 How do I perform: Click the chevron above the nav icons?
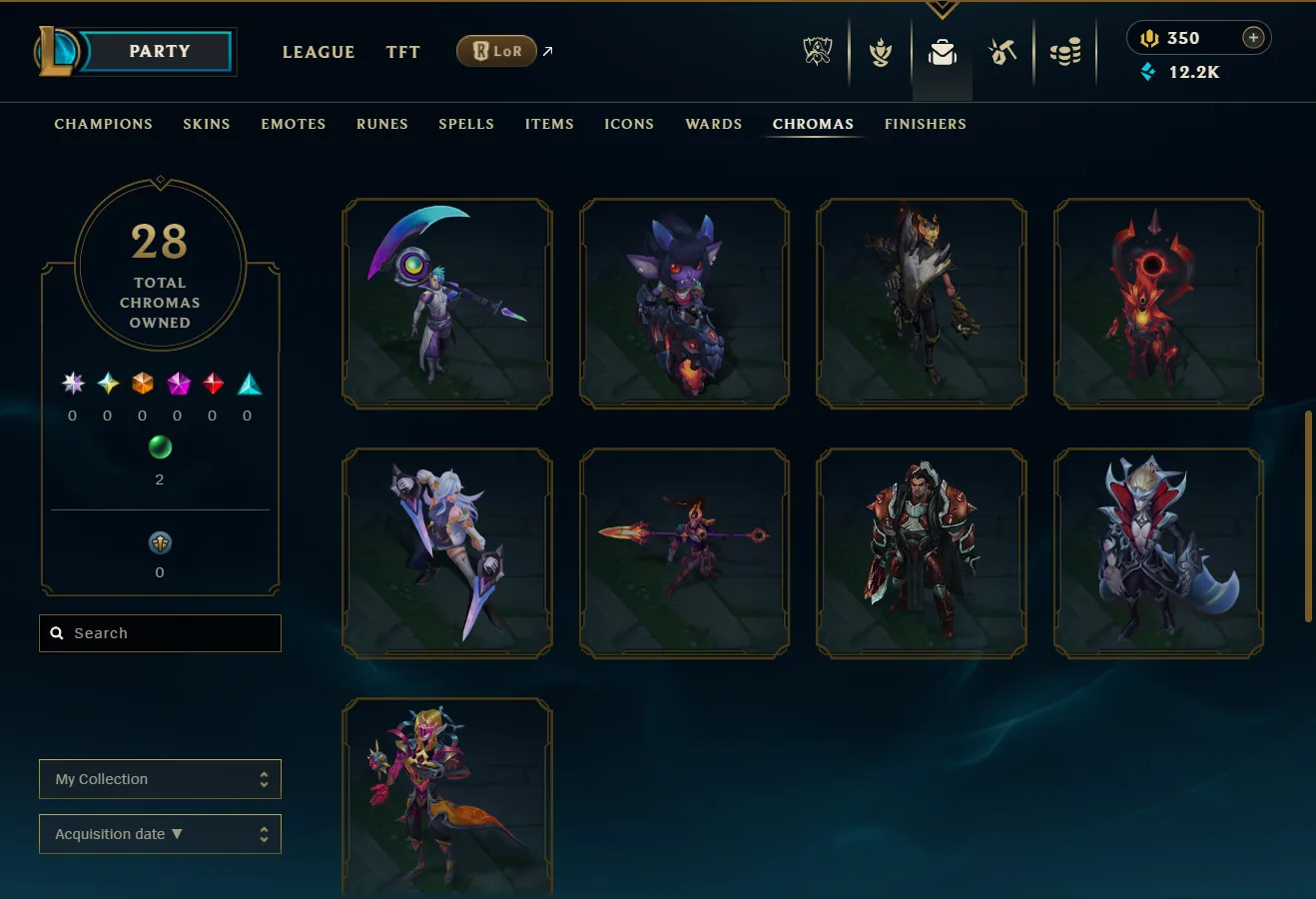(x=942, y=8)
